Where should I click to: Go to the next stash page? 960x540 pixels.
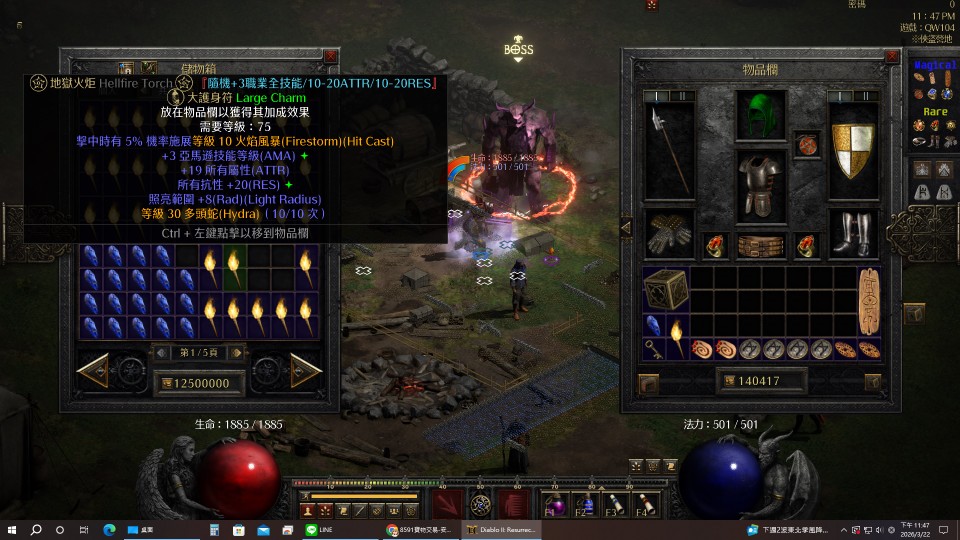pyautogui.click(x=304, y=371)
